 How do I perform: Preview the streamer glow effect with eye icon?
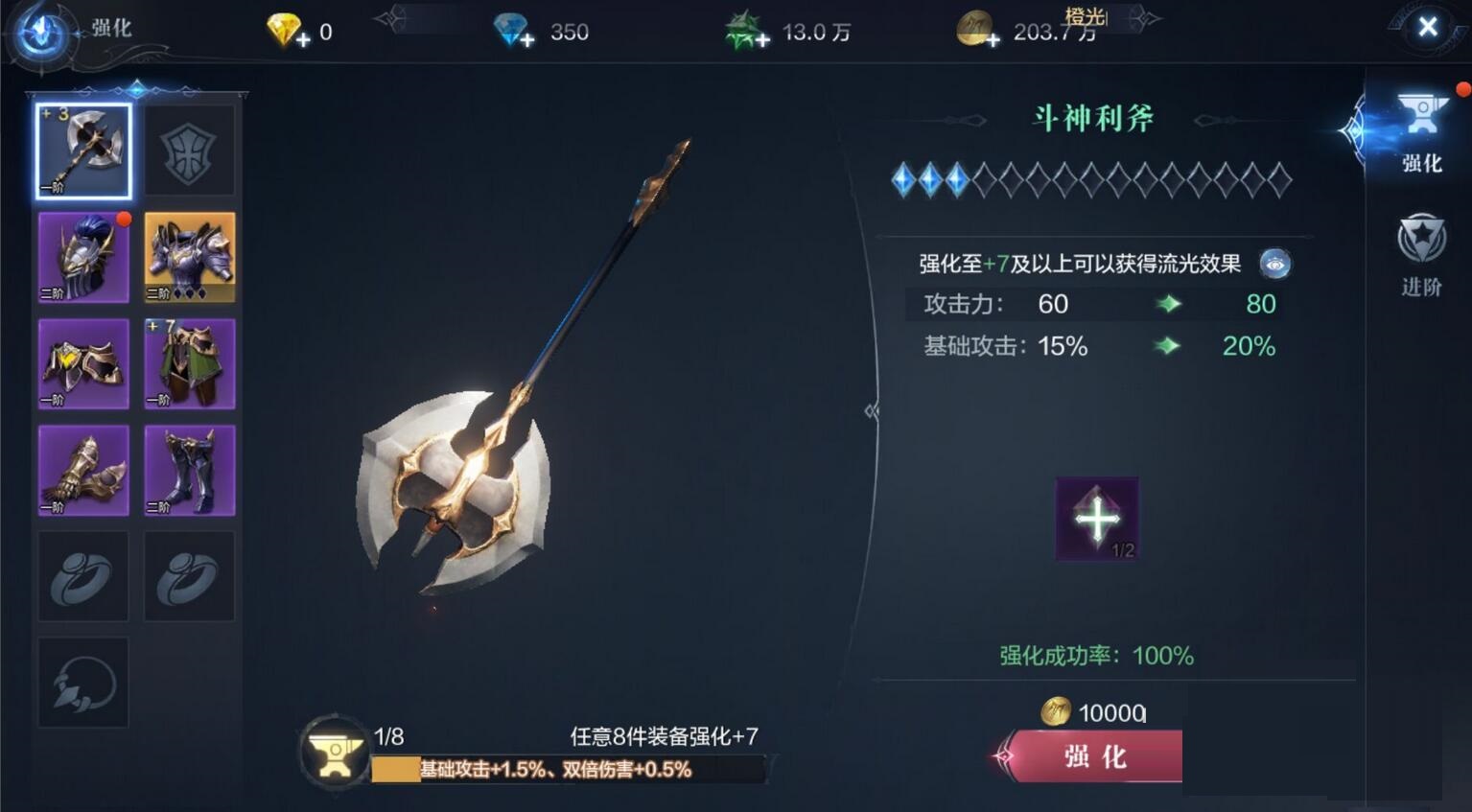click(x=1274, y=265)
